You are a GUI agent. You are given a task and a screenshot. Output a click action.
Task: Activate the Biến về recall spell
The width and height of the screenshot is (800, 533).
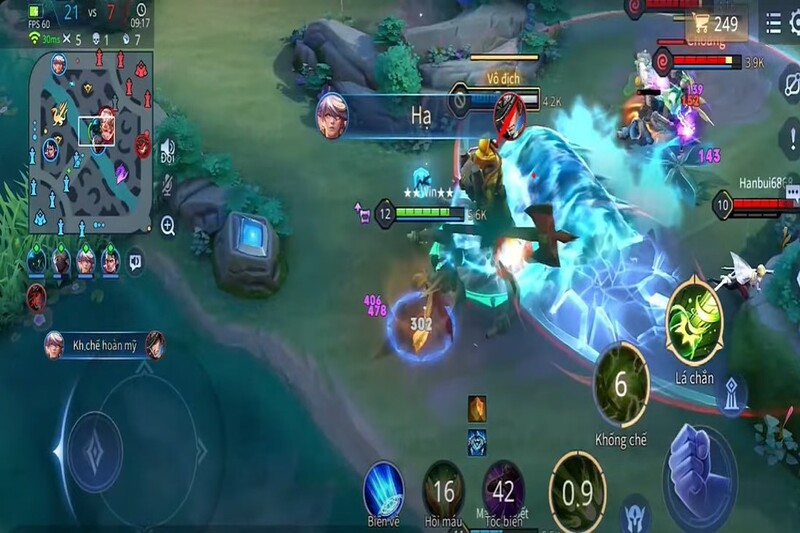382,489
